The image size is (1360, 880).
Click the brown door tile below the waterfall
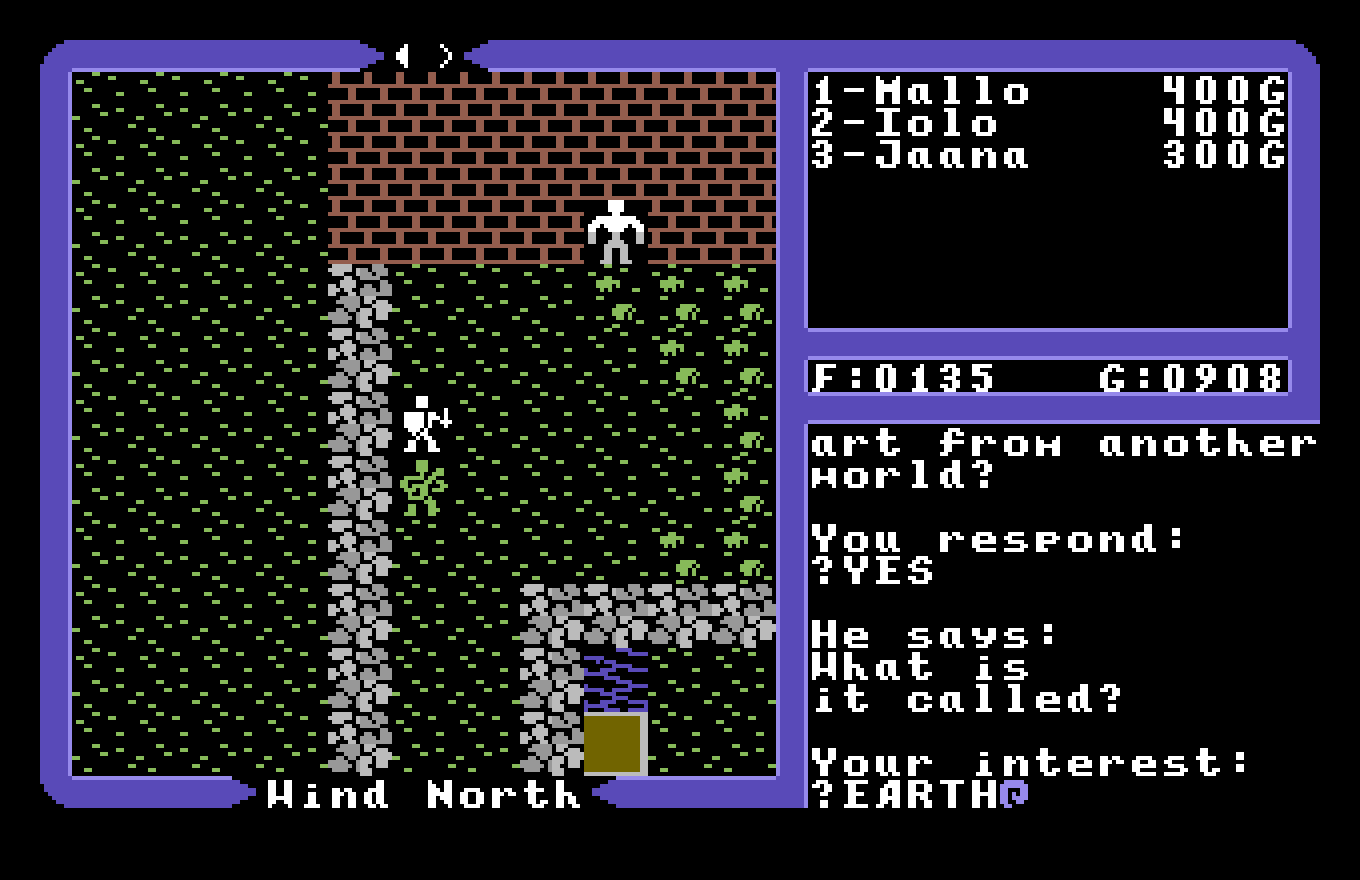pyautogui.click(x=613, y=745)
